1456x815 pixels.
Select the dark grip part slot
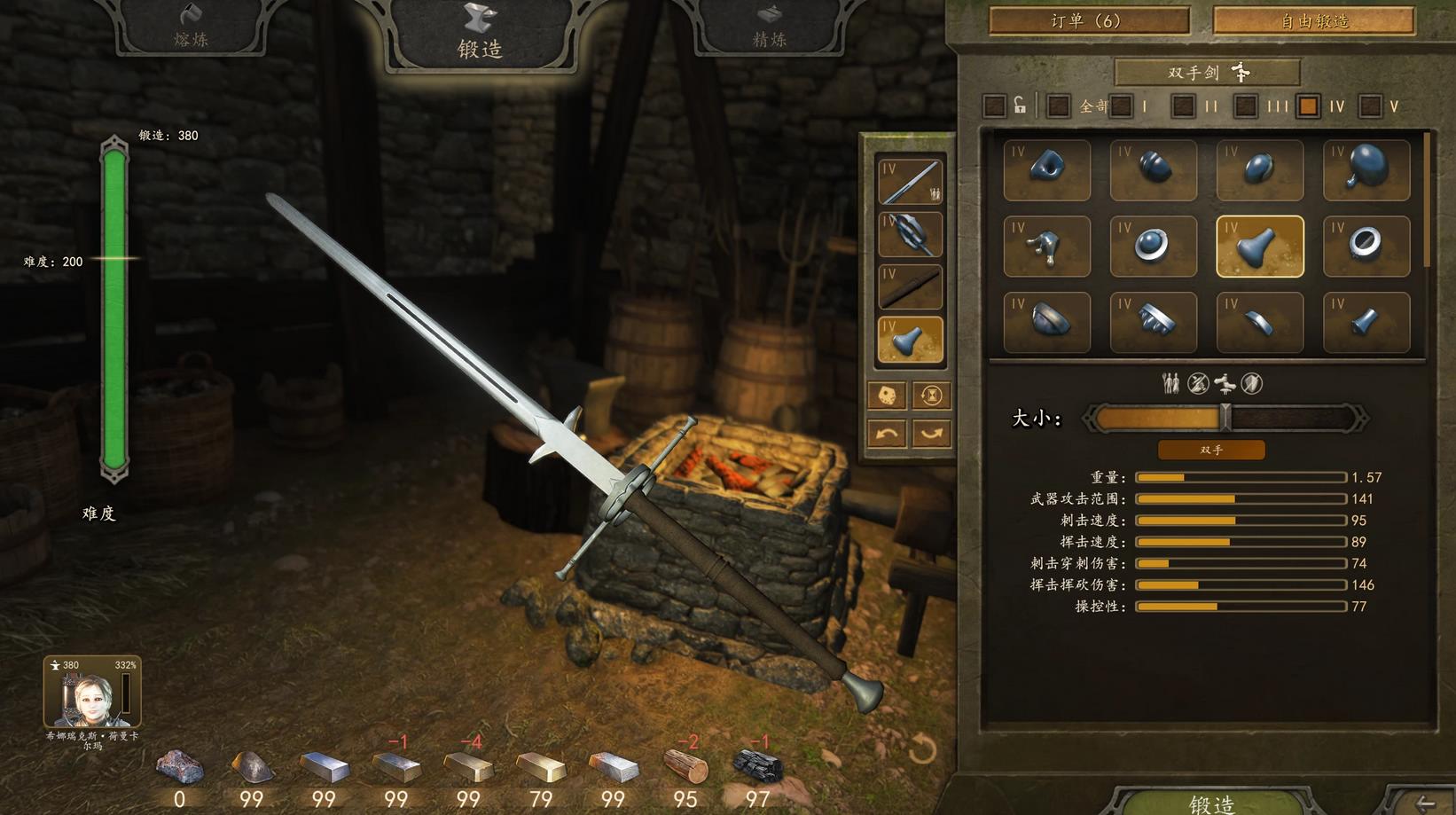tap(910, 286)
